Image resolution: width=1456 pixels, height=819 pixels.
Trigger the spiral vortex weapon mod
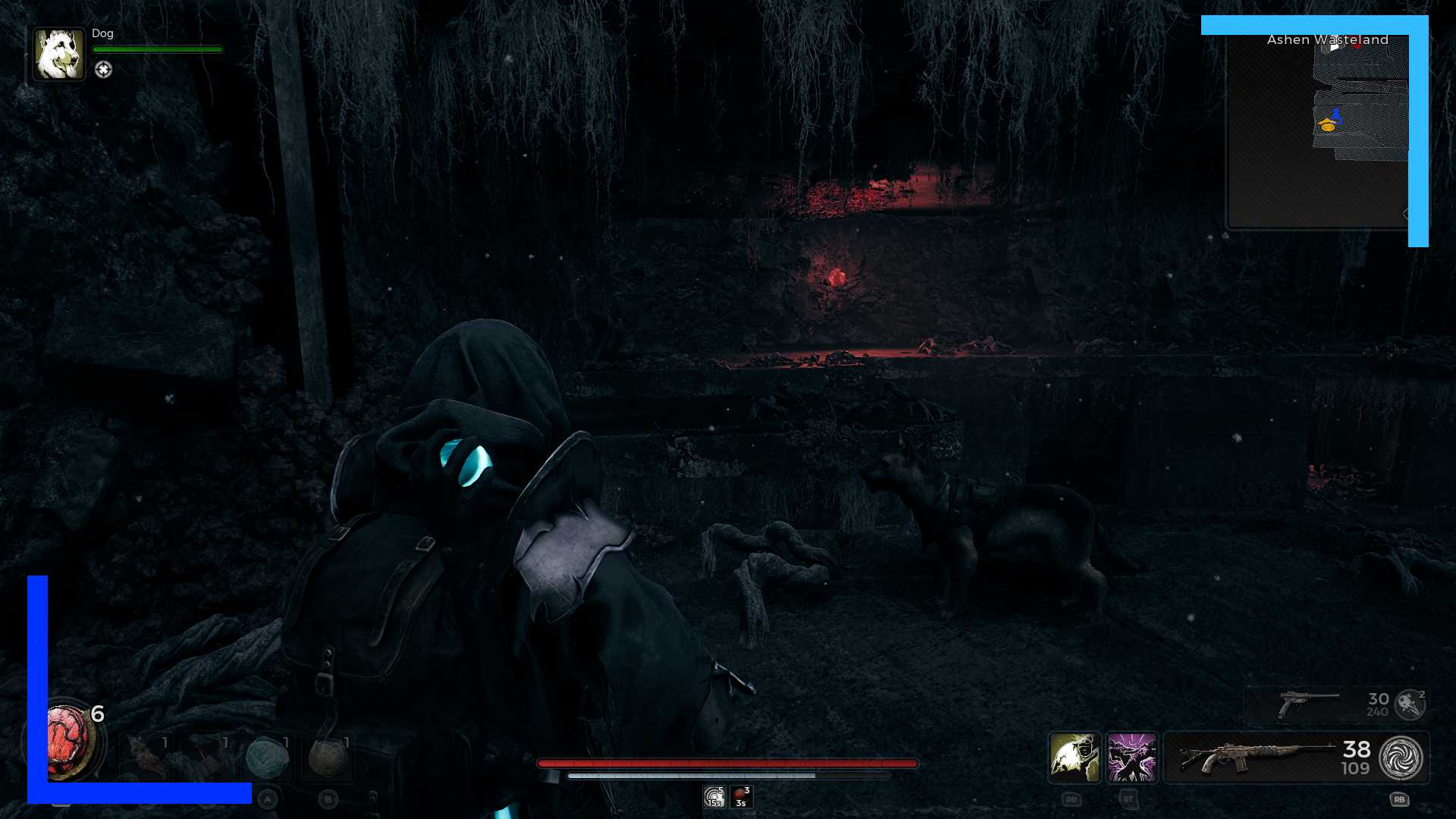pyautogui.click(x=1401, y=758)
